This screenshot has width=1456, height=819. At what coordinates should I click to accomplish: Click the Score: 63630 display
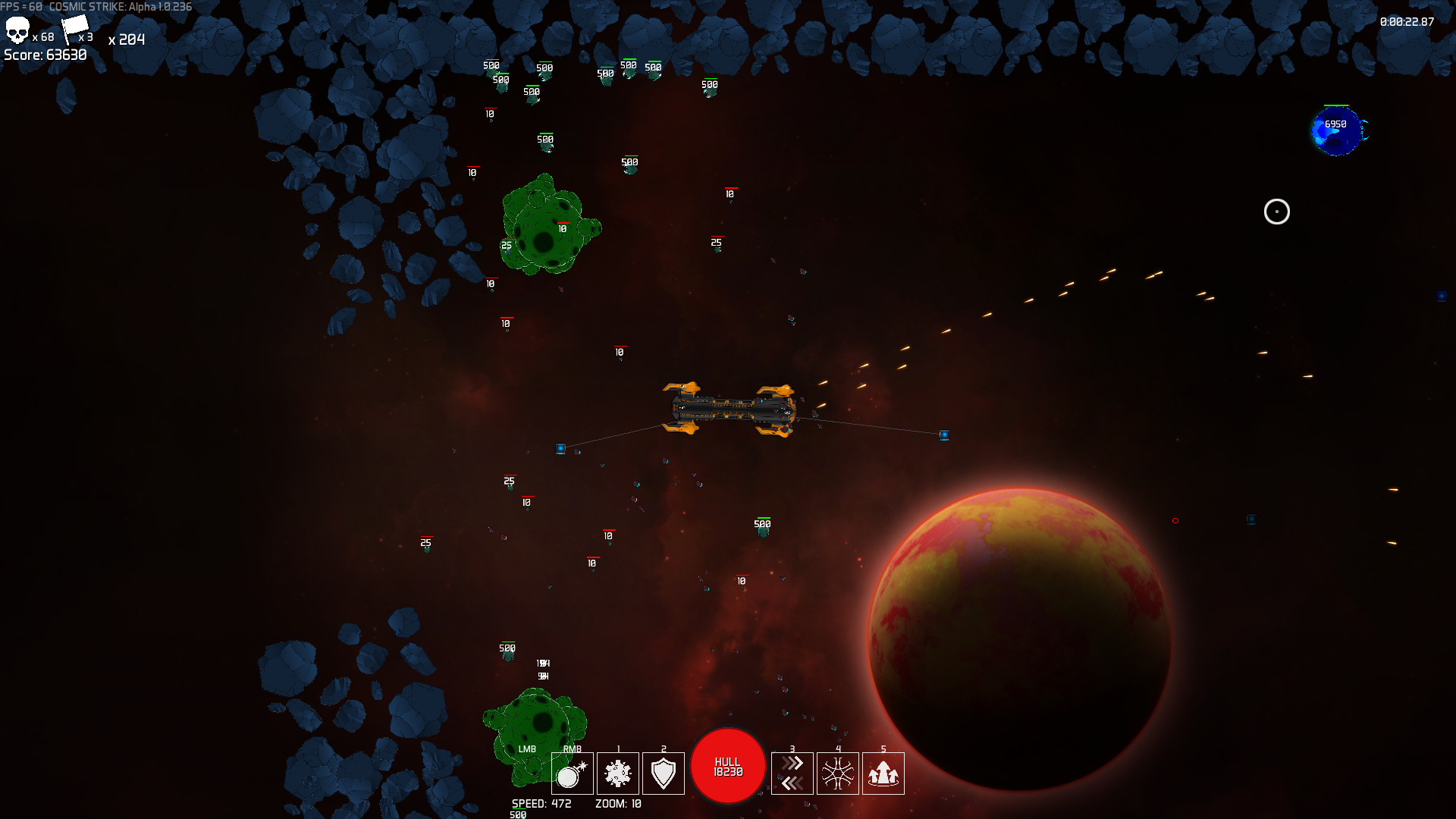coord(44,54)
